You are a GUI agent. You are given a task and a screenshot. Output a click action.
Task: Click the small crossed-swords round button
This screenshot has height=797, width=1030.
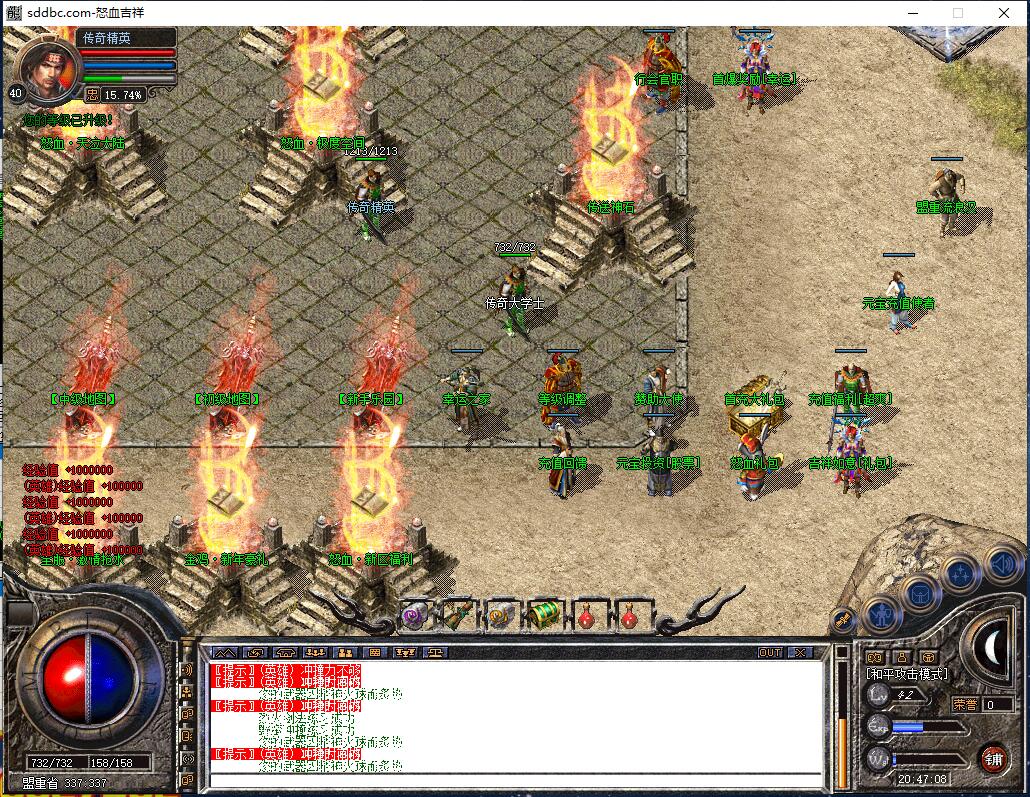pyautogui.click(x=845, y=621)
